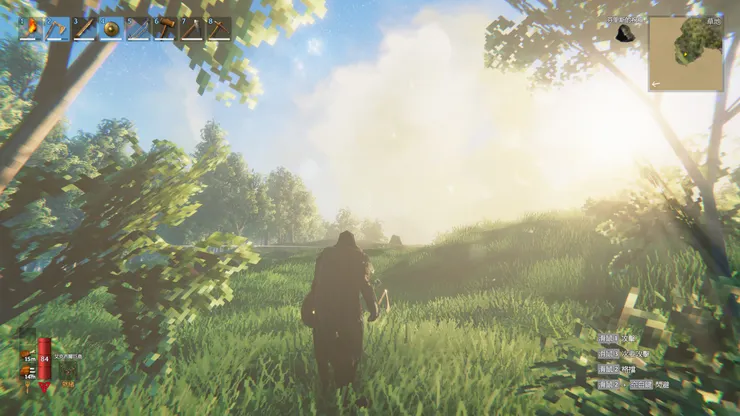
Task: Equip the pickaxe in hotbar slot 8
Action: [x=218, y=28]
